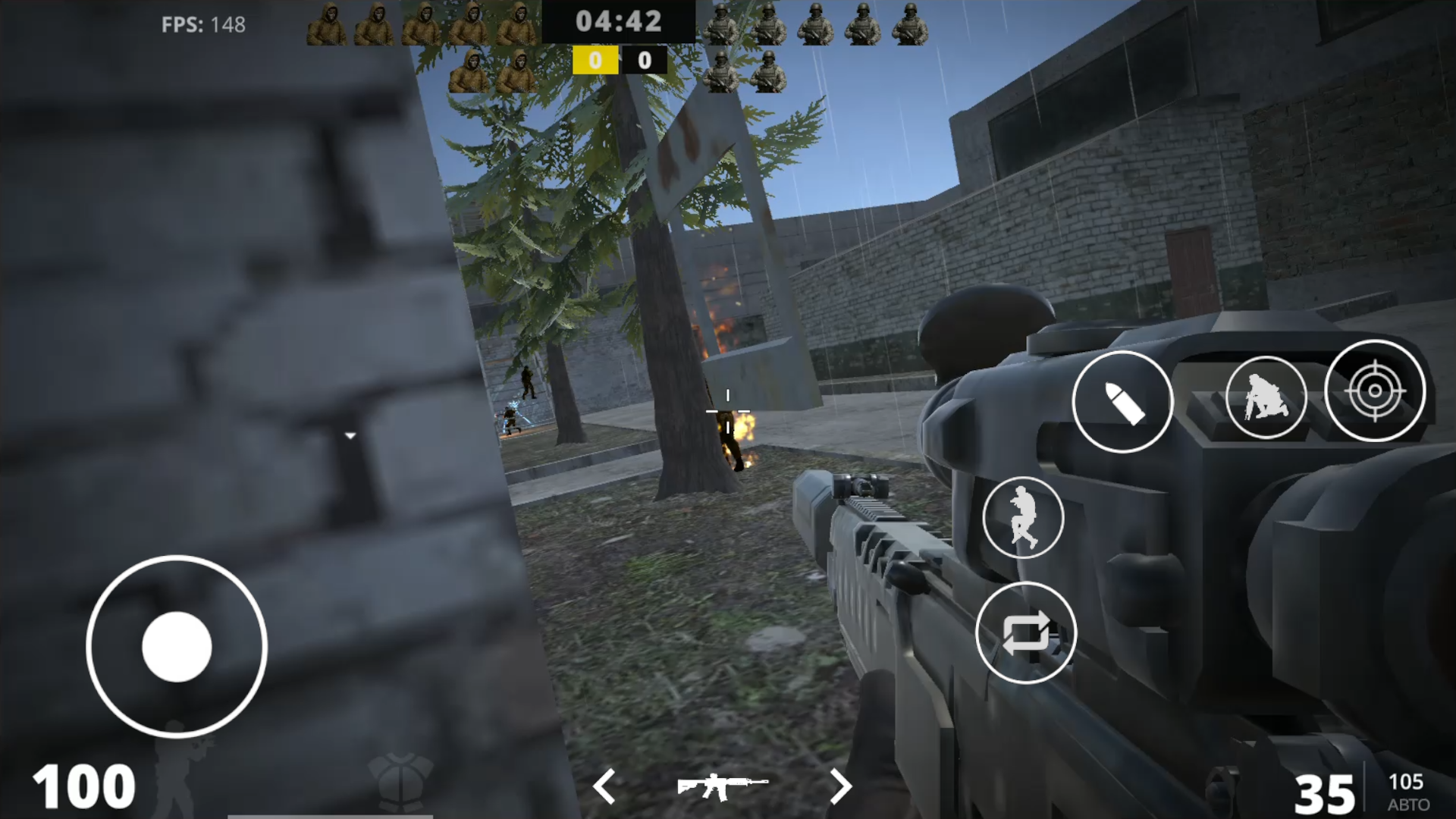Screen dimensions: 1456x819
Task: Tap the movement joystick circle
Action: [x=177, y=645]
